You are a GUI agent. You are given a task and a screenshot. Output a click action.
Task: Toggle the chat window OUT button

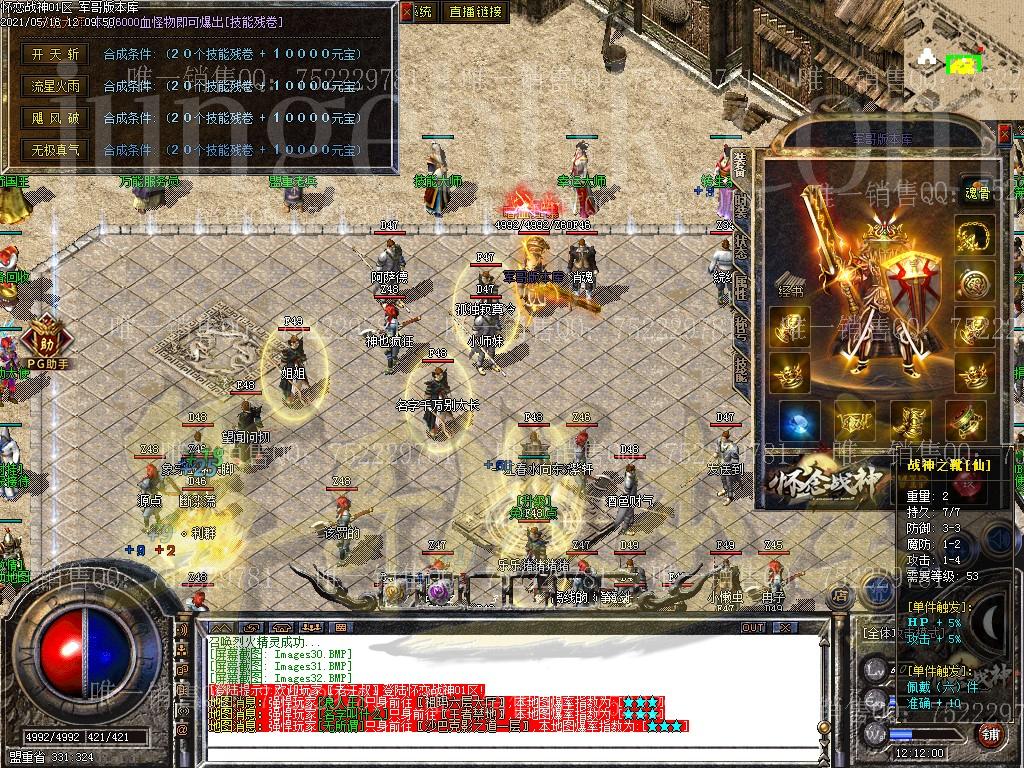(753, 628)
